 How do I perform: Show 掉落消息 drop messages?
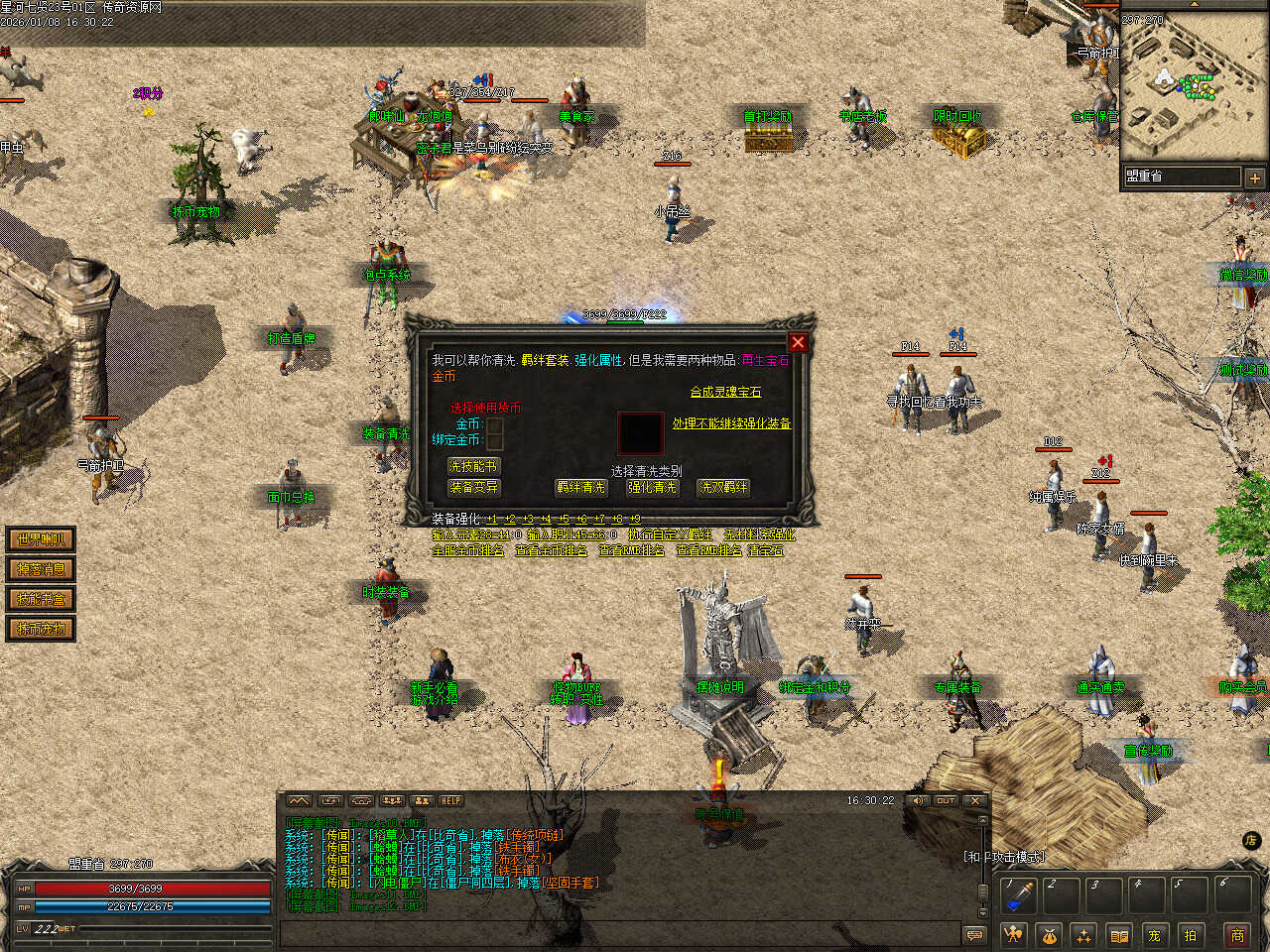pos(41,569)
